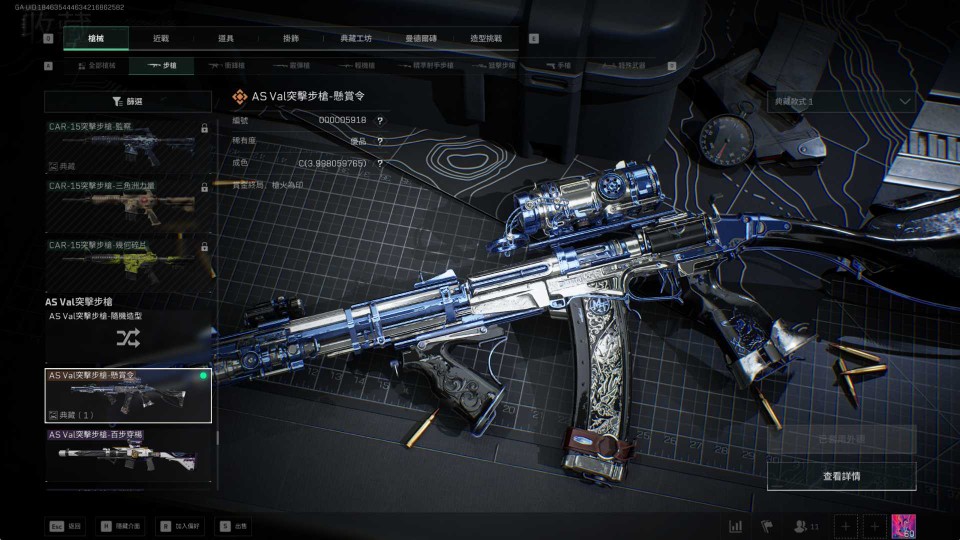
Task: Click the 查看詳情 view details button
Action: click(x=841, y=476)
